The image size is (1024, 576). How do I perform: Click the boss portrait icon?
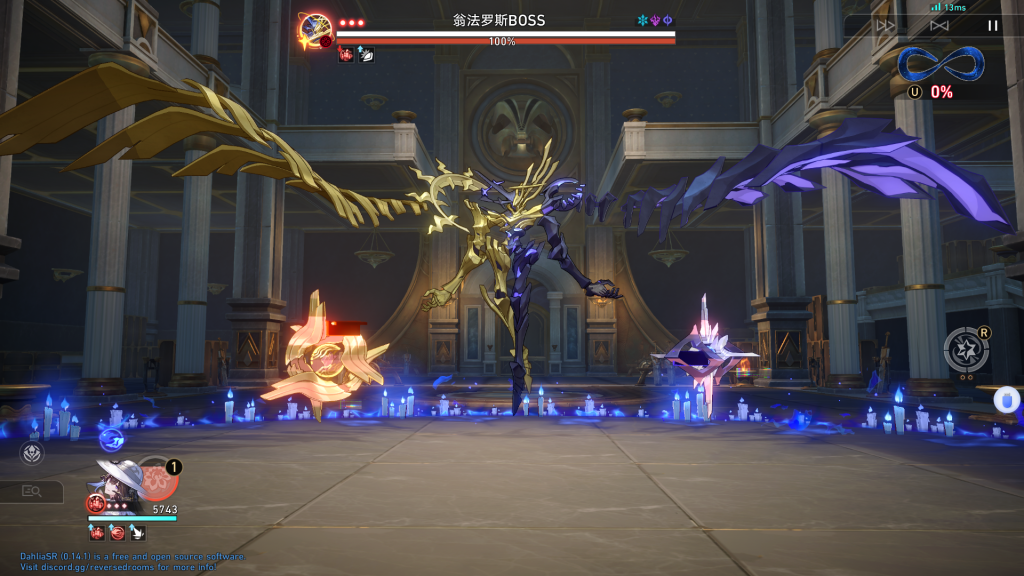pyautogui.click(x=315, y=30)
